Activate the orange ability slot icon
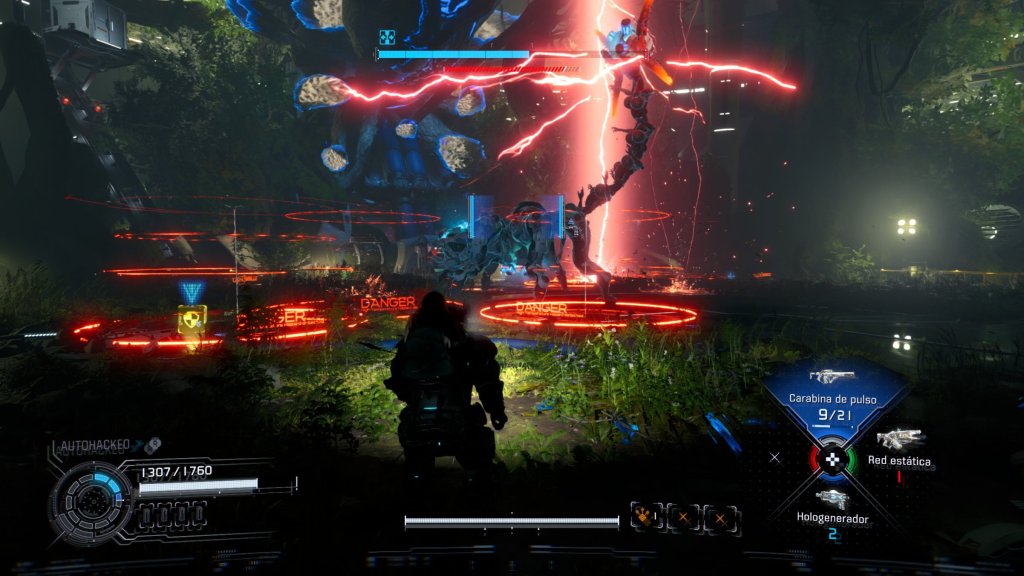 (x=645, y=517)
